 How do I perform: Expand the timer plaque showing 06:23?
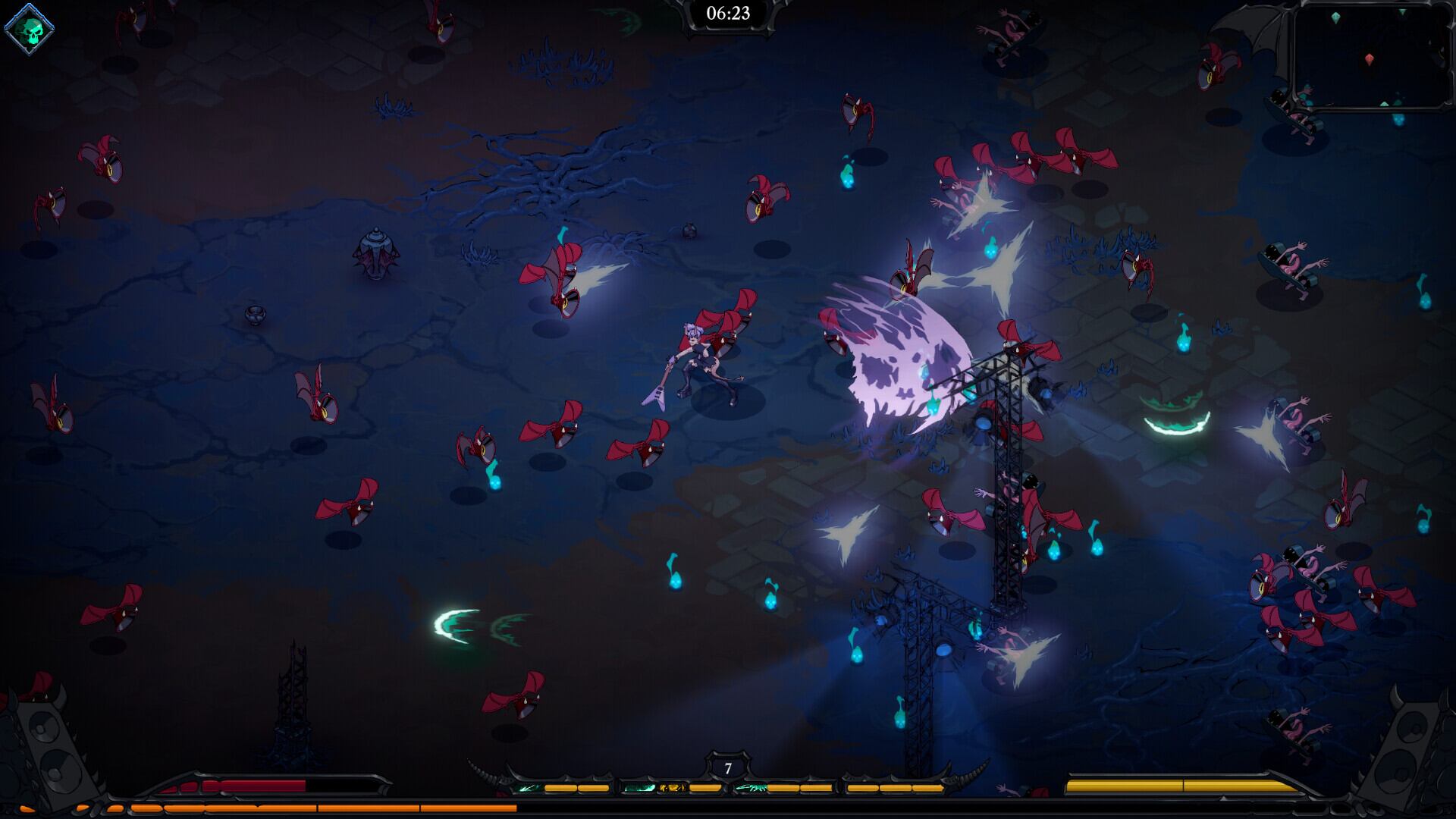click(727, 12)
